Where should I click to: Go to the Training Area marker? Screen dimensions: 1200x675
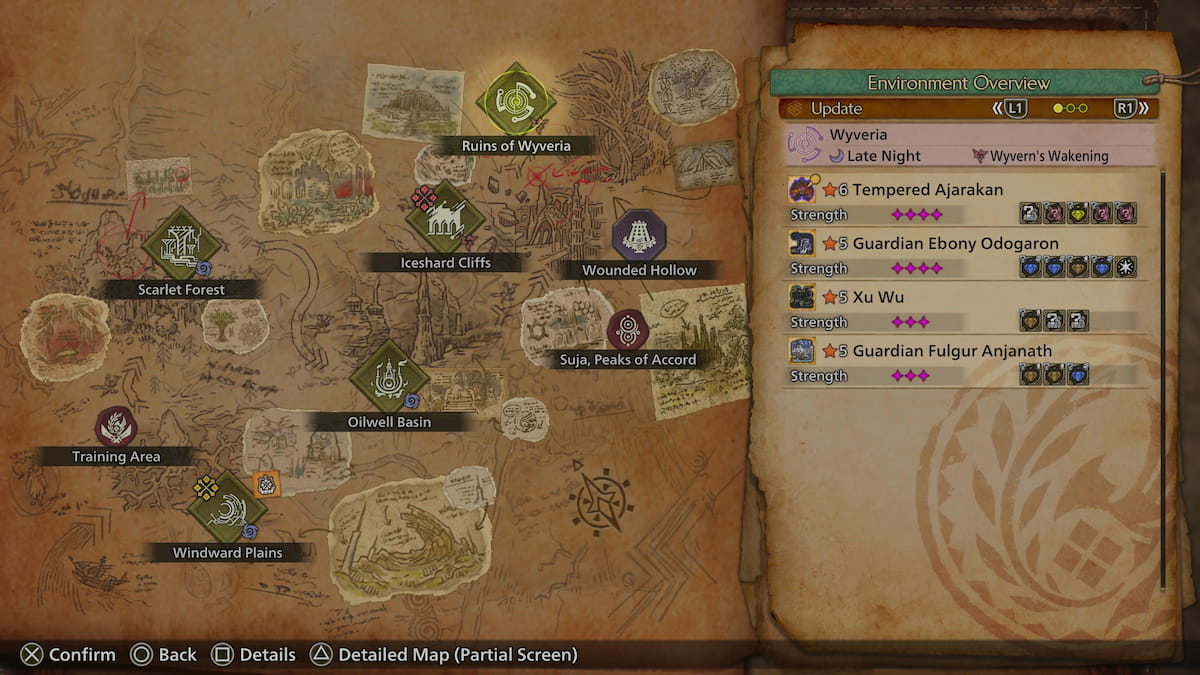coord(116,427)
